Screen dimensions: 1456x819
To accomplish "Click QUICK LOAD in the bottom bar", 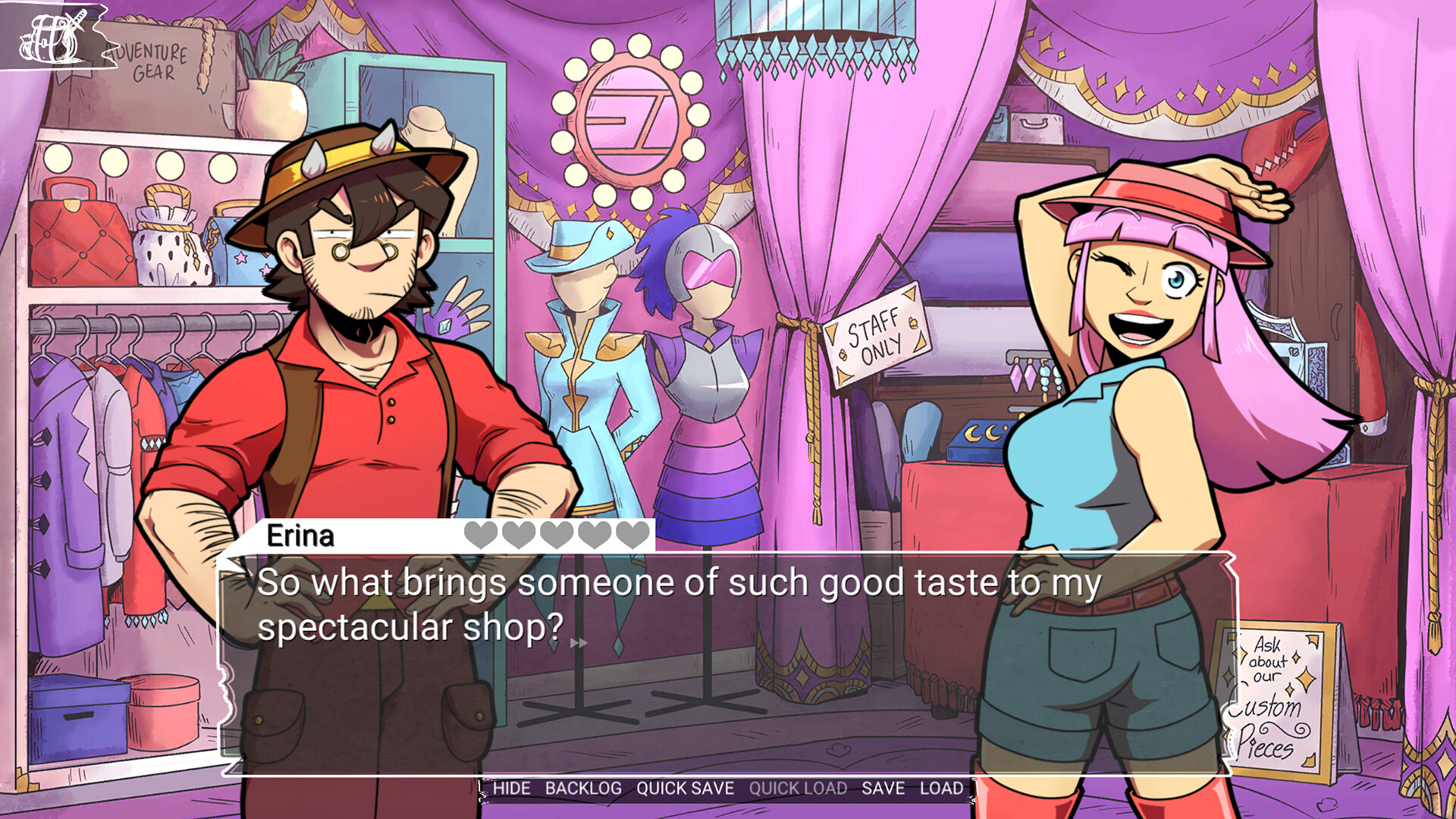I will (x=797, y=789).
